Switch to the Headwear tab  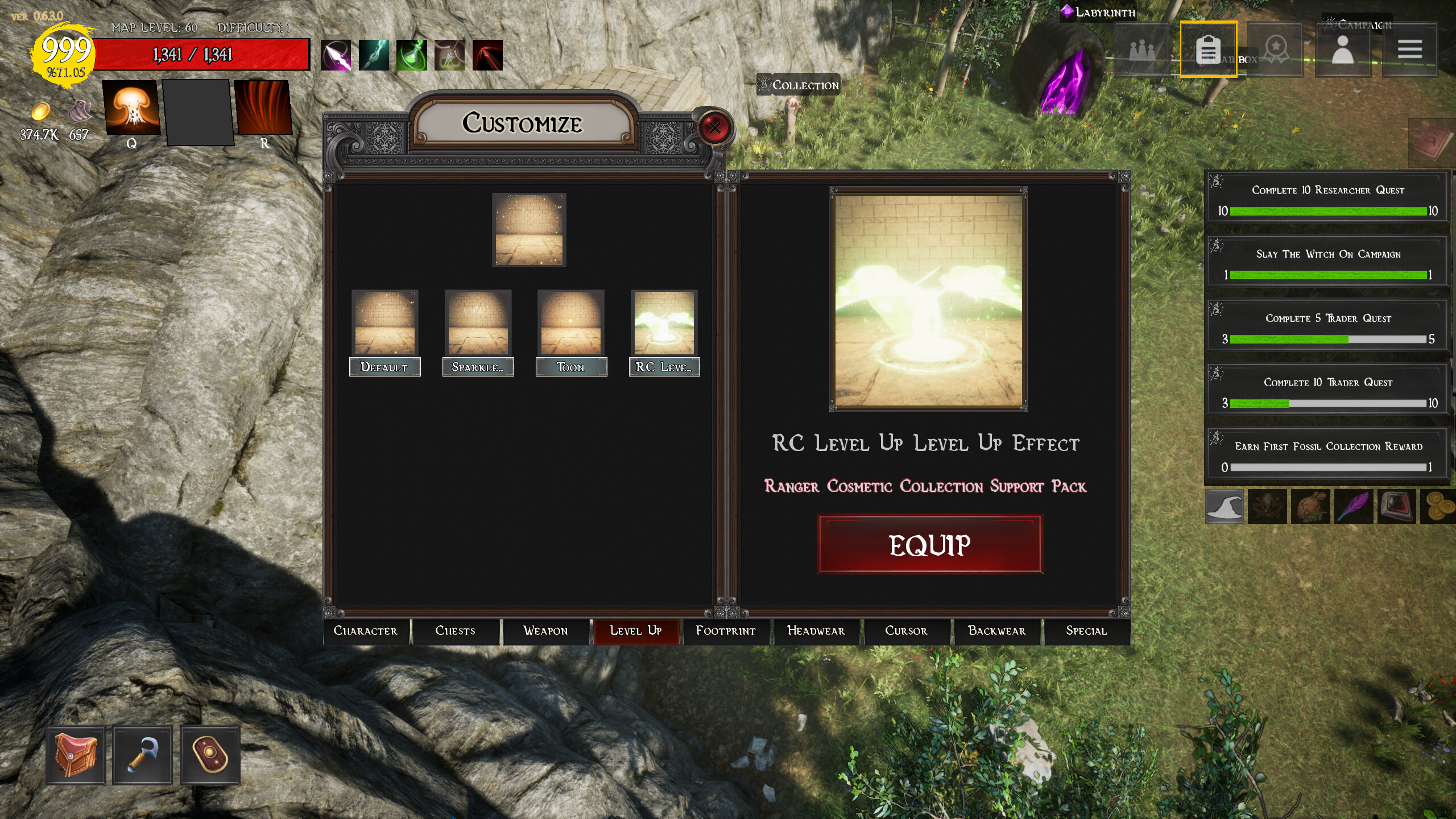(816, 631)
